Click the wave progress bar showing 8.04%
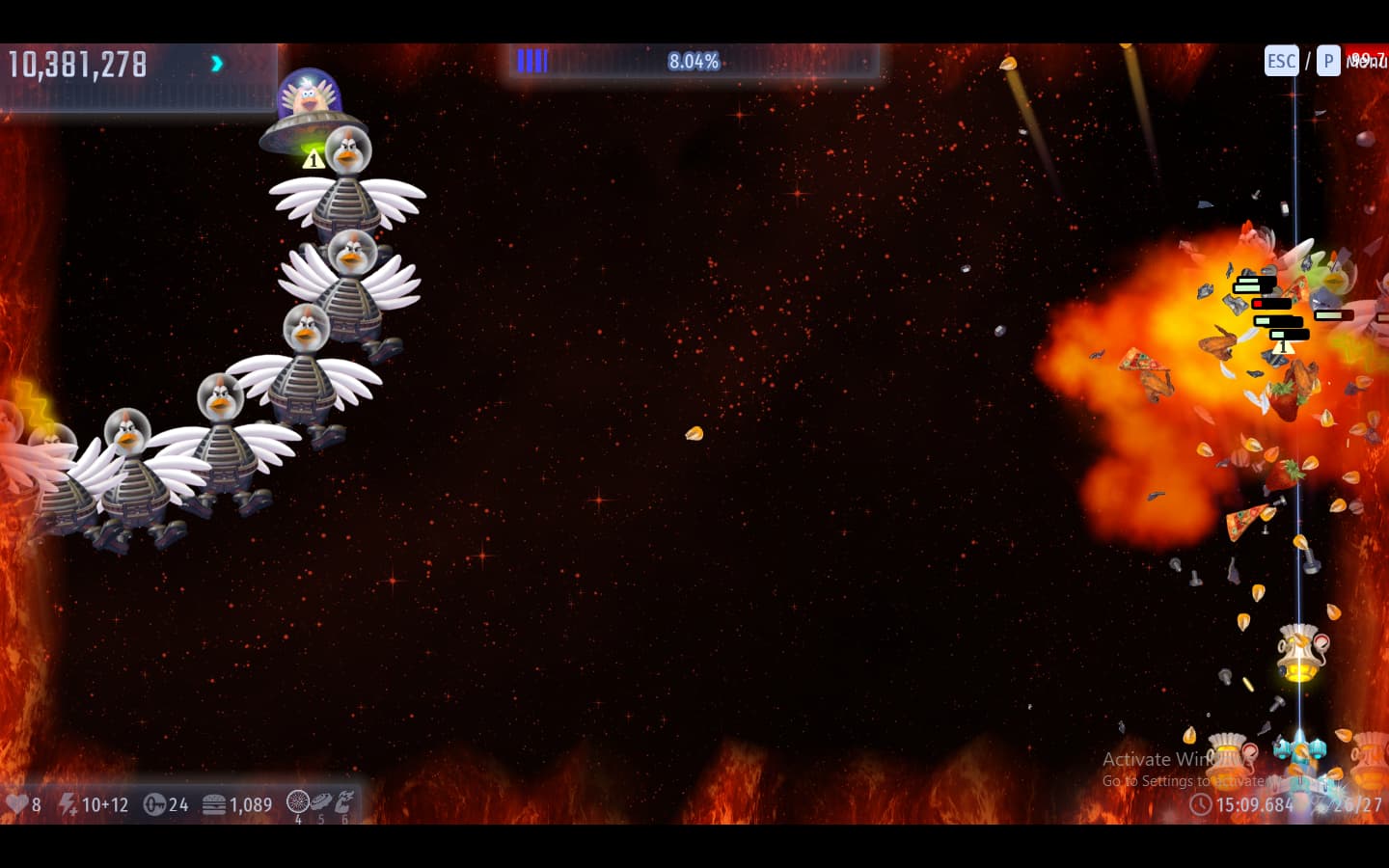The image size is (1389, 868). [x=694, y=61]
